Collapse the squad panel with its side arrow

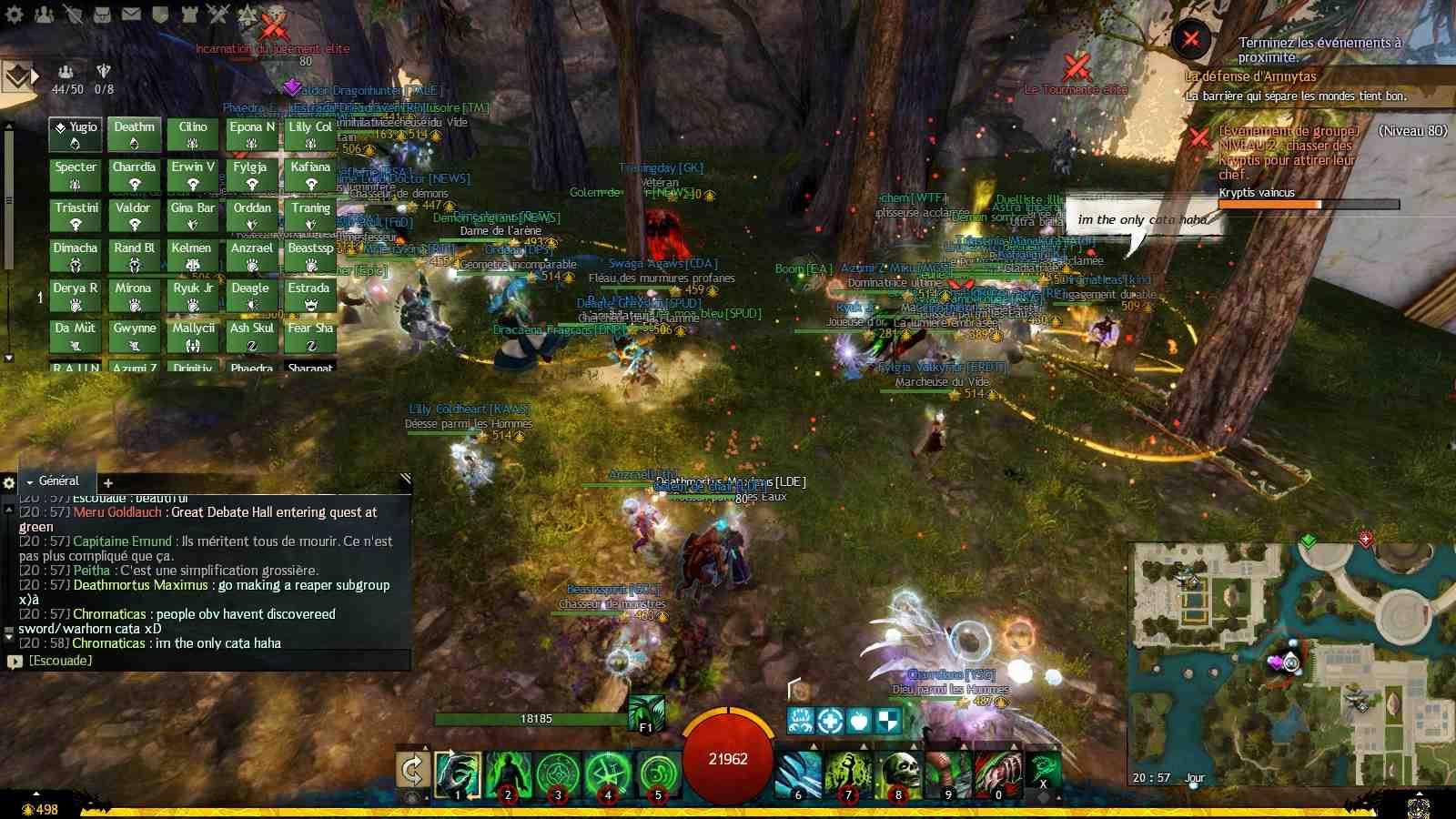(x=35, y=77)
